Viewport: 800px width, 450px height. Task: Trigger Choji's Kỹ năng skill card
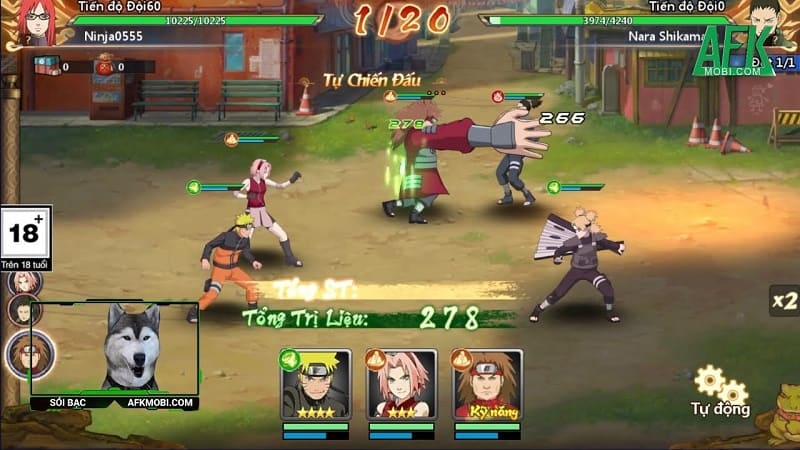tap(488, 385)
